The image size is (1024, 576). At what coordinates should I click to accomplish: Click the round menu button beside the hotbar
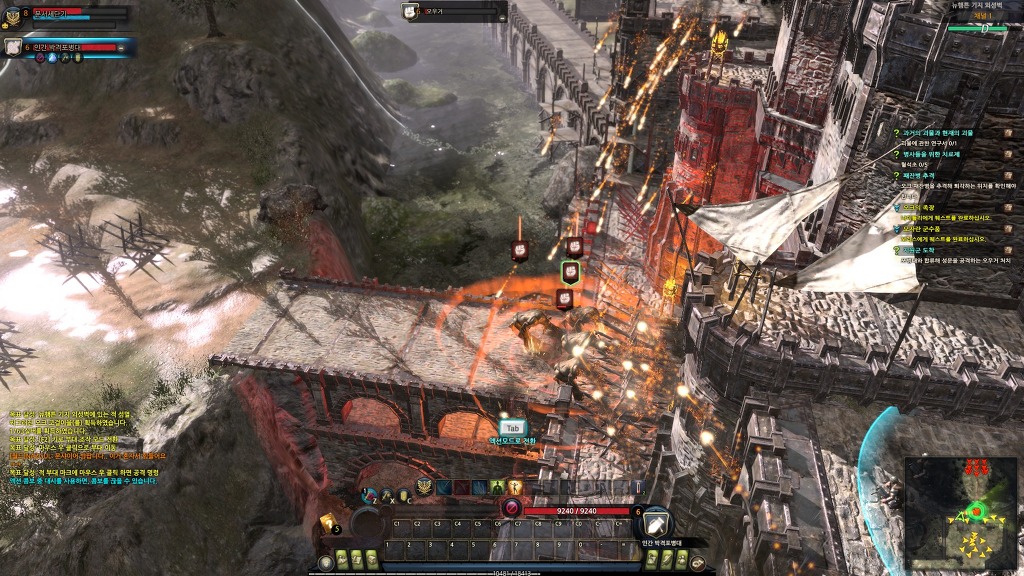point(697,562)
